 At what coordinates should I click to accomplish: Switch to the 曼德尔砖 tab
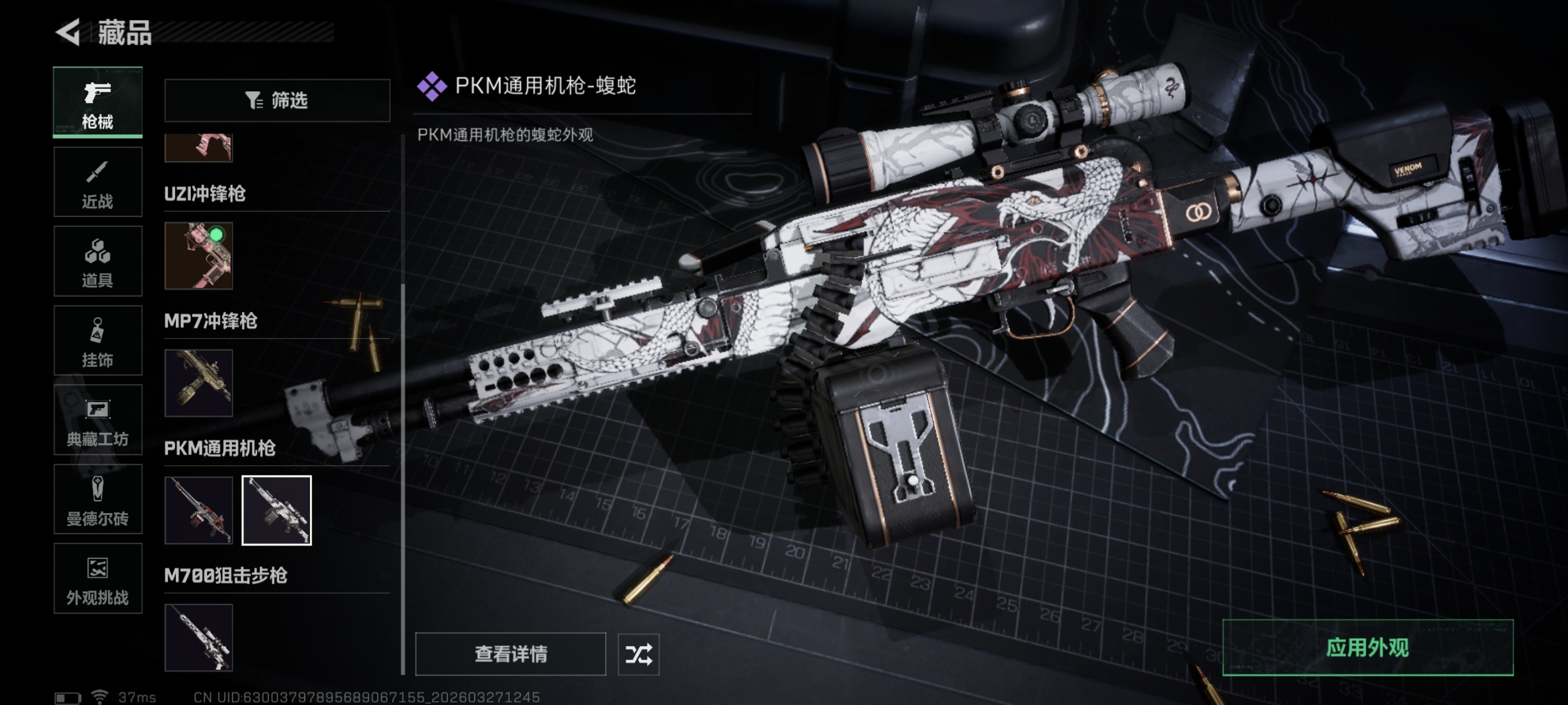(x=97, y=499)
